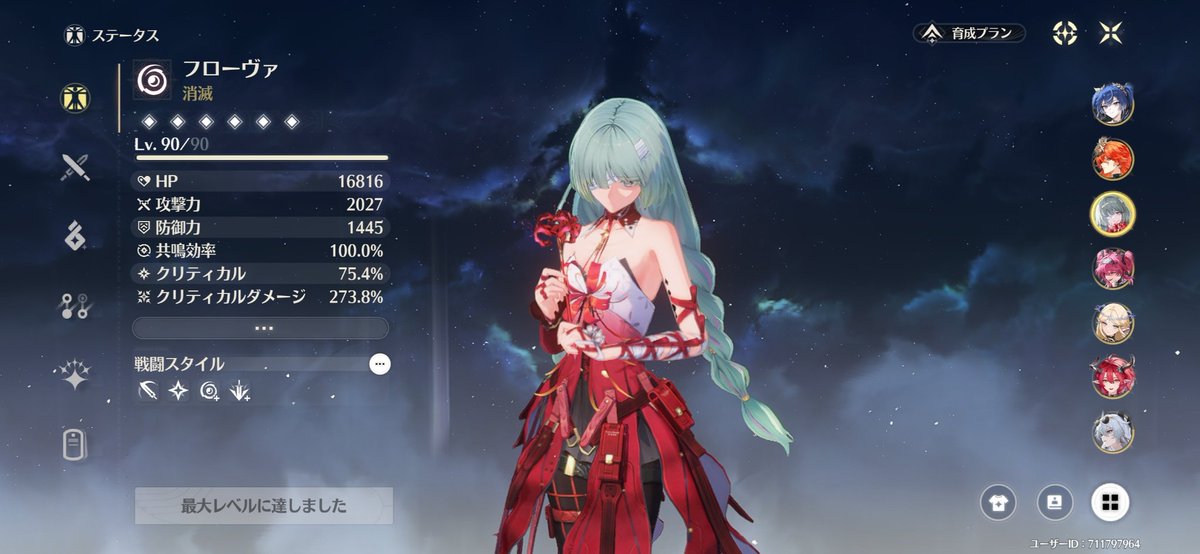Switch to the crossed-swords weapon tab
The width and height of the screenshot is (1200, 554).
click(x=75, y=166)
